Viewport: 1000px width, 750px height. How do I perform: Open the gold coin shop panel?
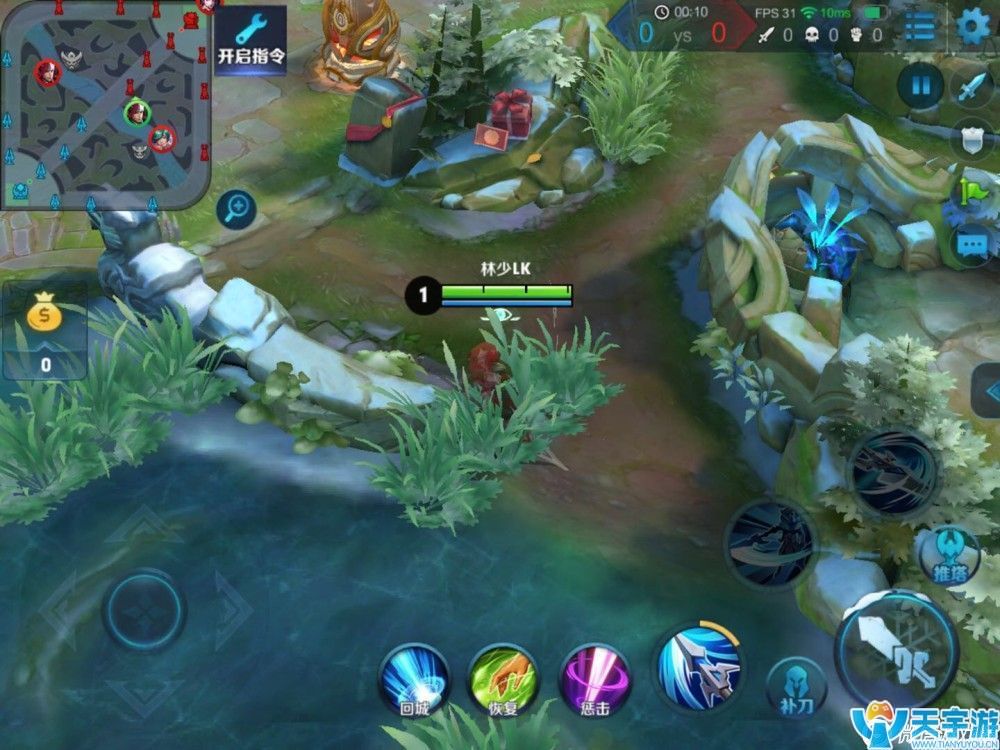coord(44,330)
